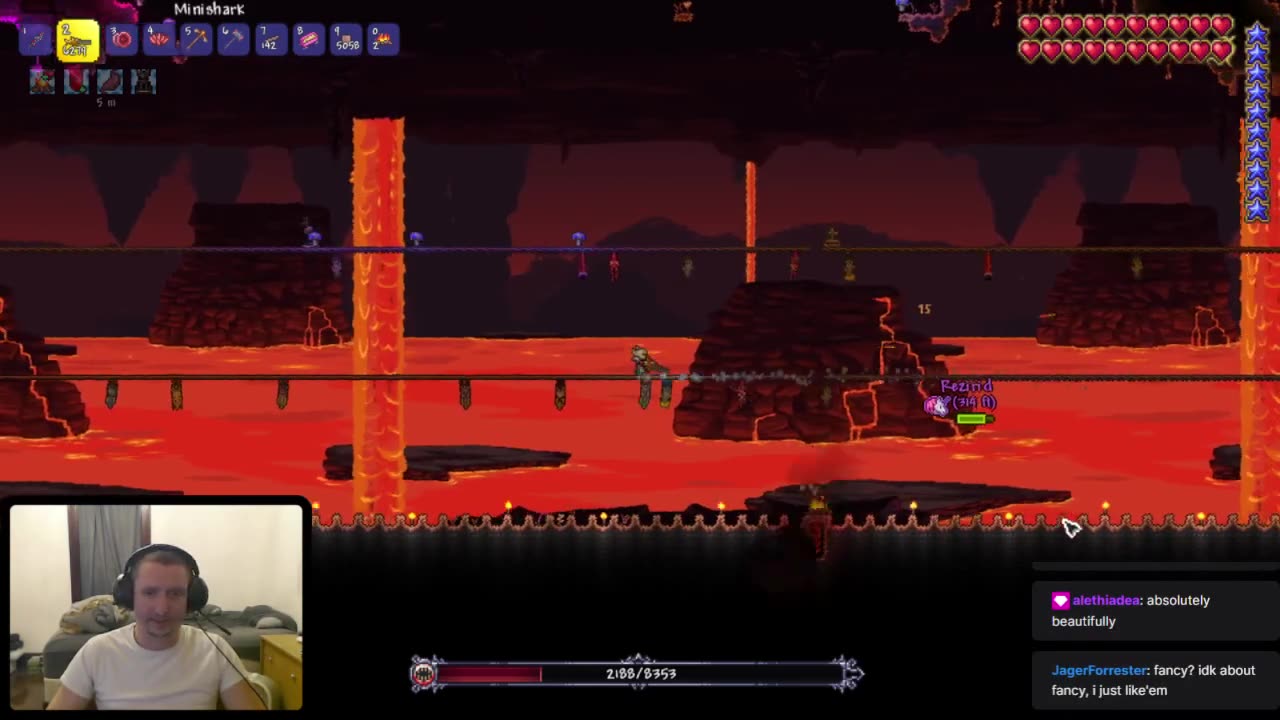
Task: Select the pickaxe in hotbar slot 5
Action: click(196, 40)
